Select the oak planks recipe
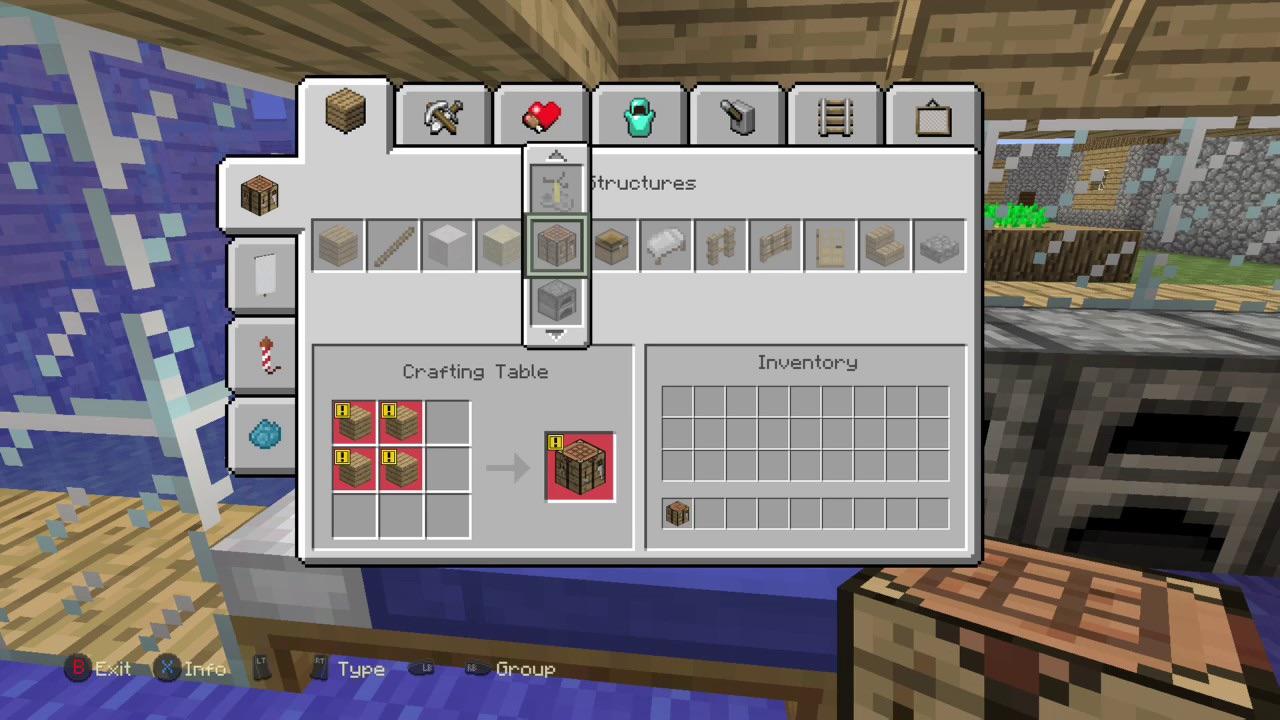The image size is (1280, 720). [338, 245]
